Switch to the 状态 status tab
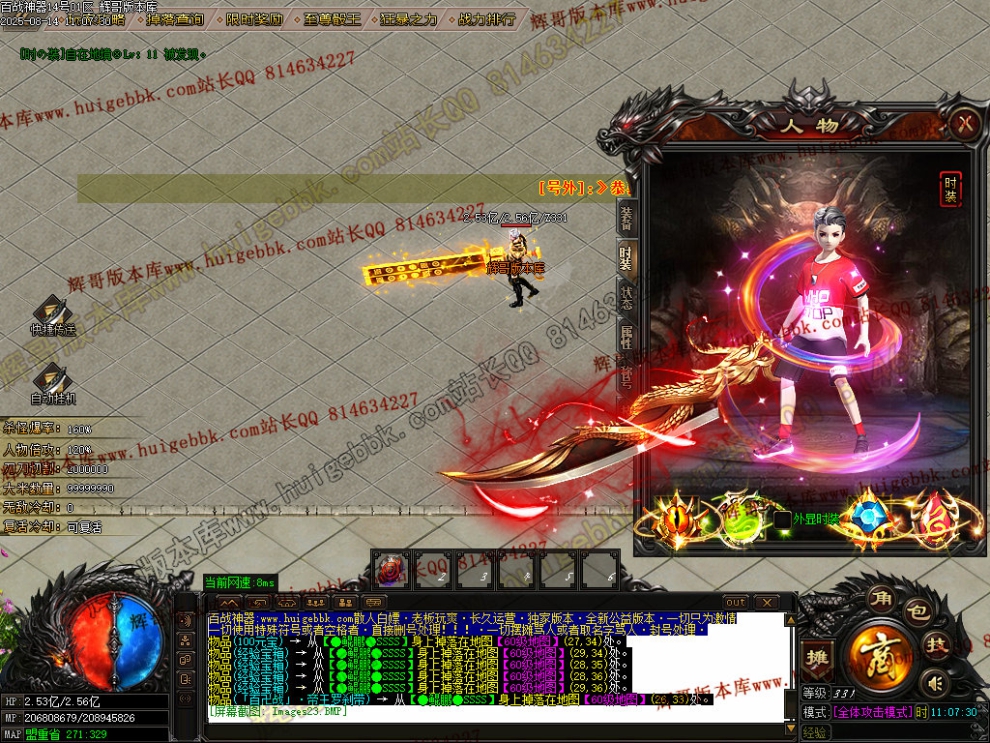The image size is (990, 743). [x=626, y=297]
